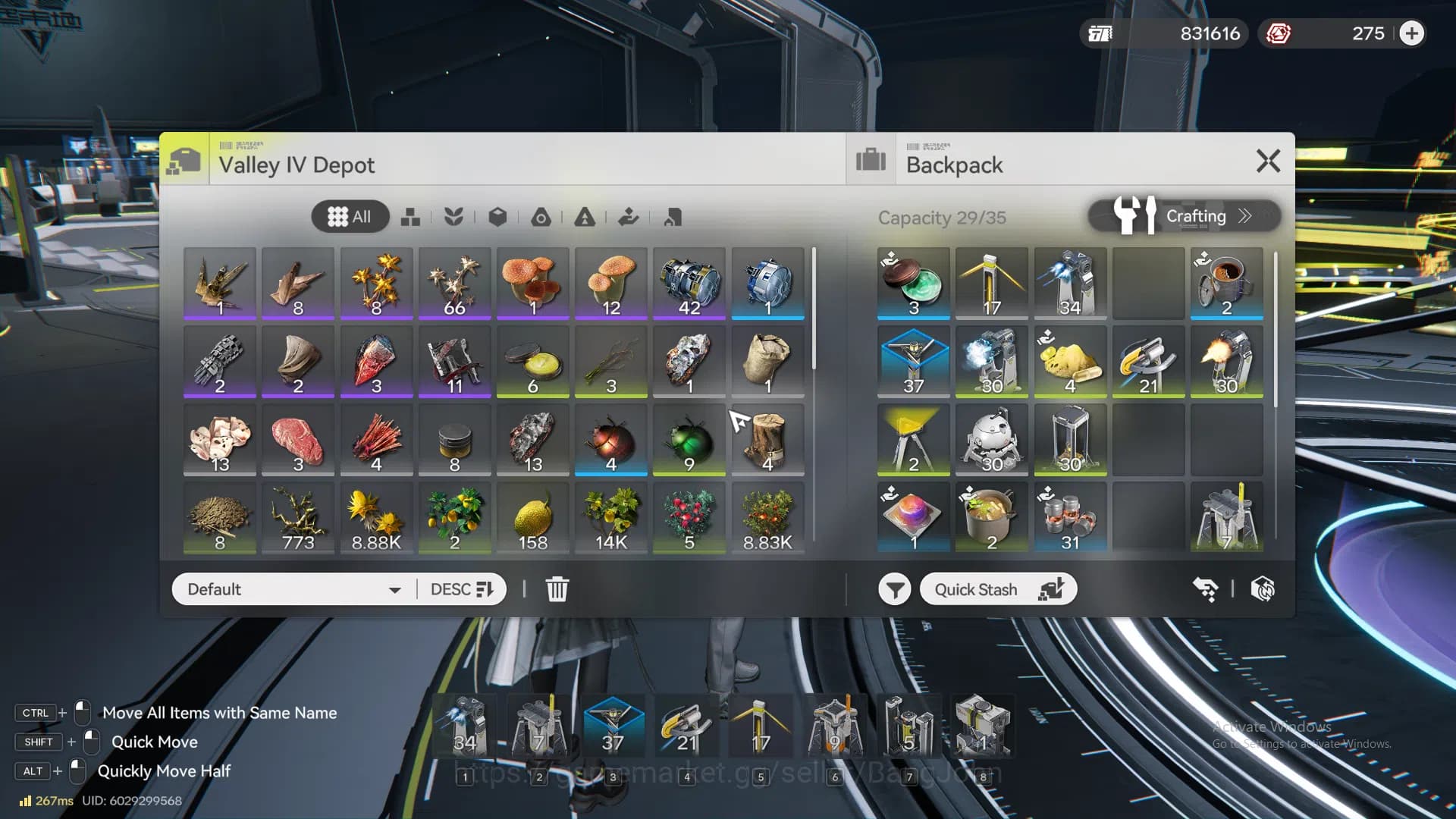
Task: Select the All filter tab
Action: pos(350,217)
